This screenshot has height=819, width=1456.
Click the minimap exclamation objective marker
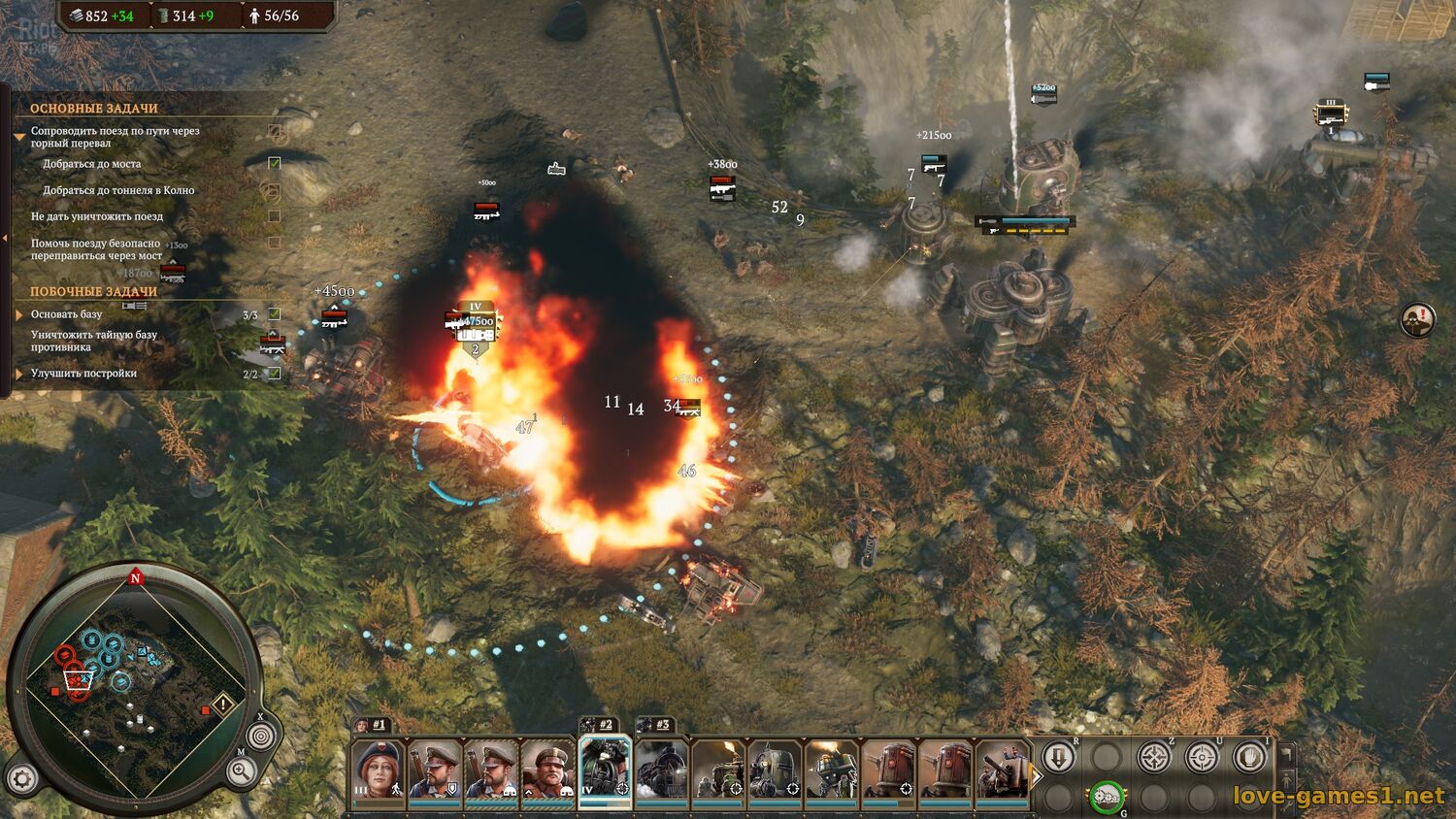point(223,704)
